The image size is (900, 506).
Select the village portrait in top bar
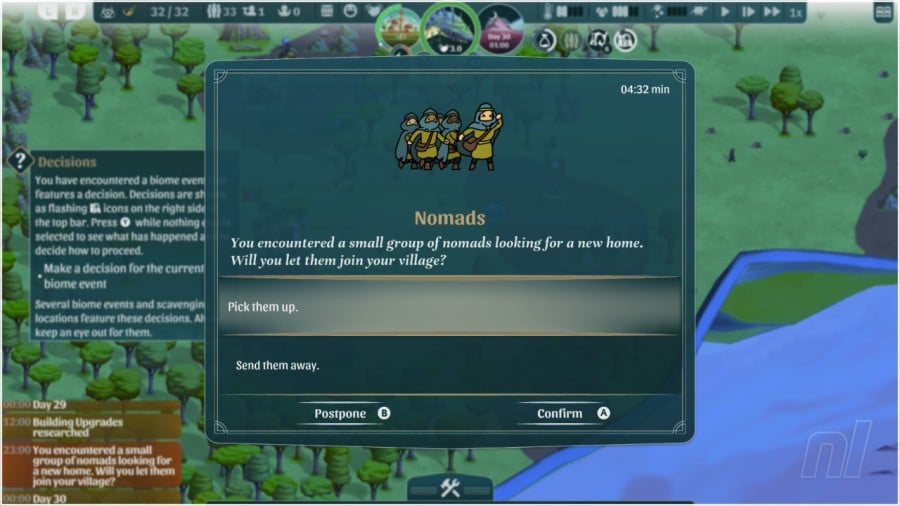[399, 26]
